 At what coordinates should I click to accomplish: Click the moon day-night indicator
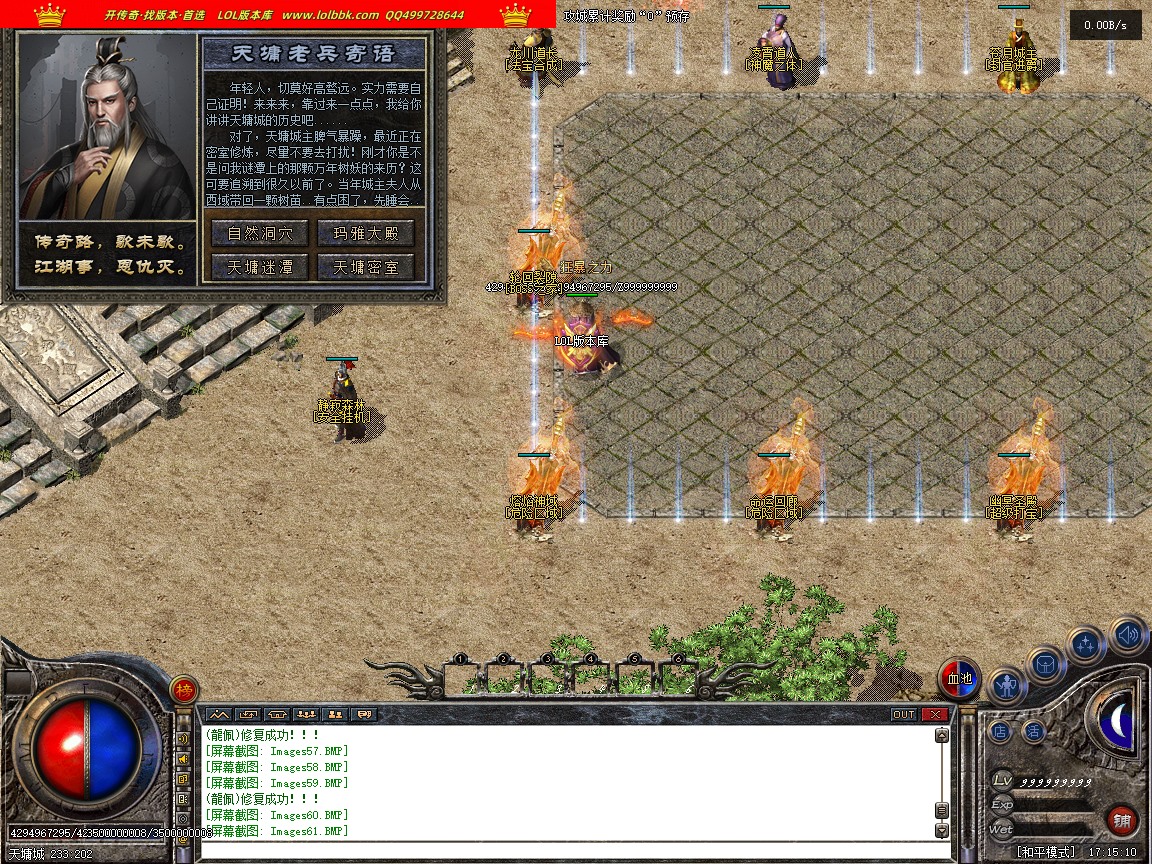click(1116, 720)
